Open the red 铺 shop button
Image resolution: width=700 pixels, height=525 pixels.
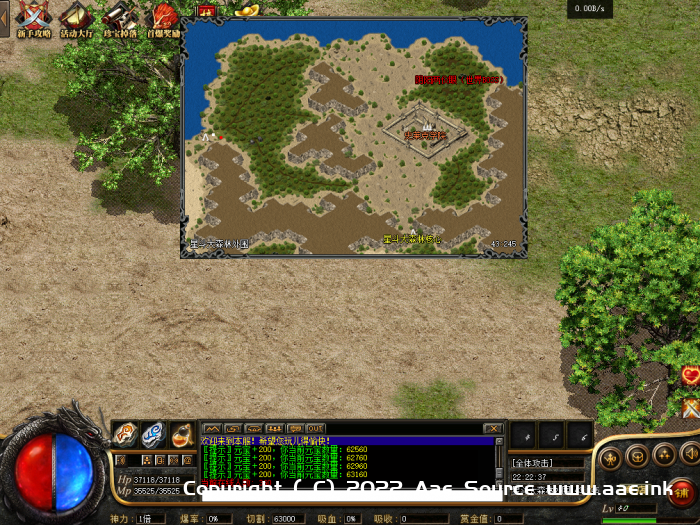(681, 491)
